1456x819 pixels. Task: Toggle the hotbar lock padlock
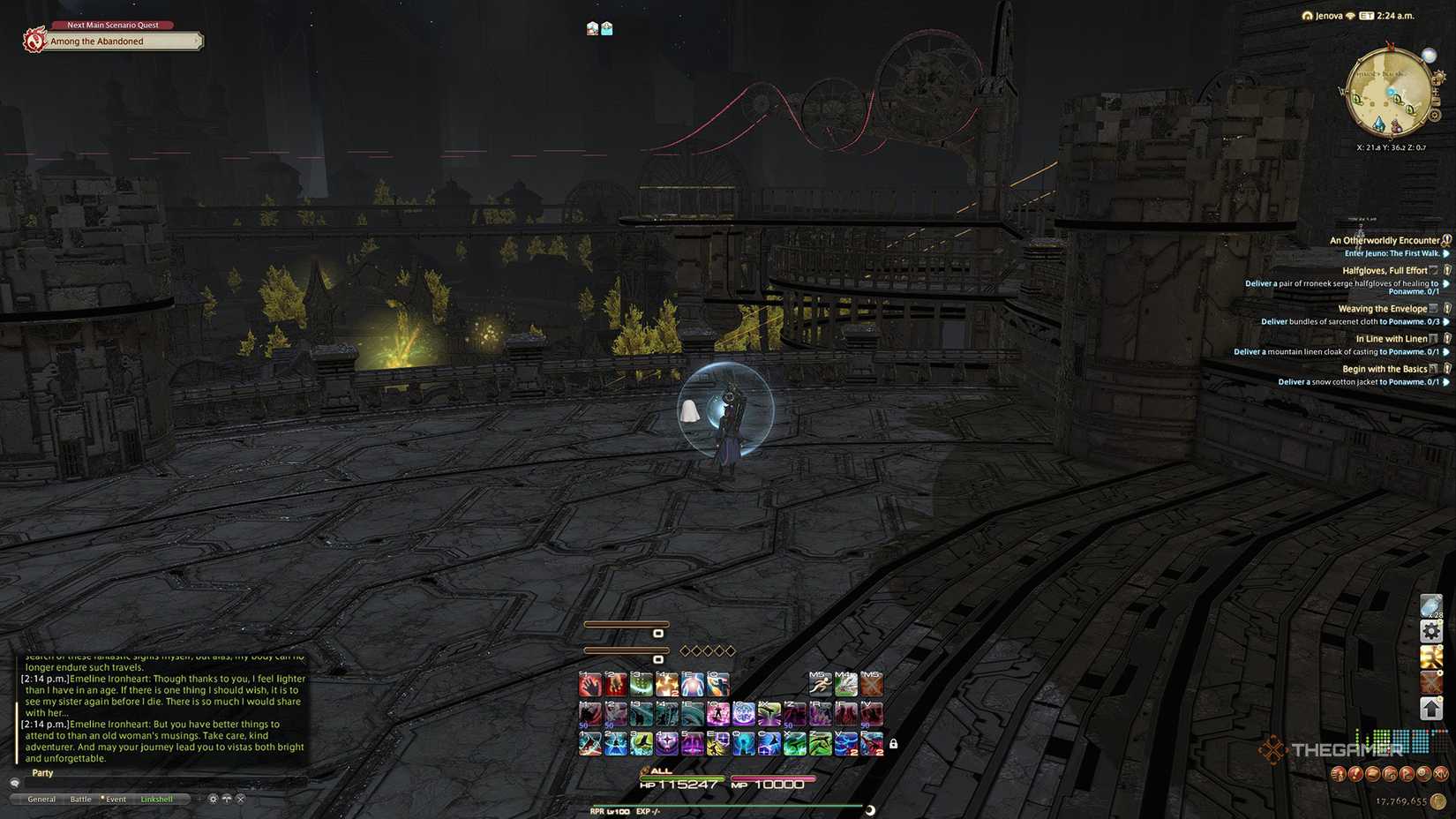pyautogui.click(x=894, y=744)
